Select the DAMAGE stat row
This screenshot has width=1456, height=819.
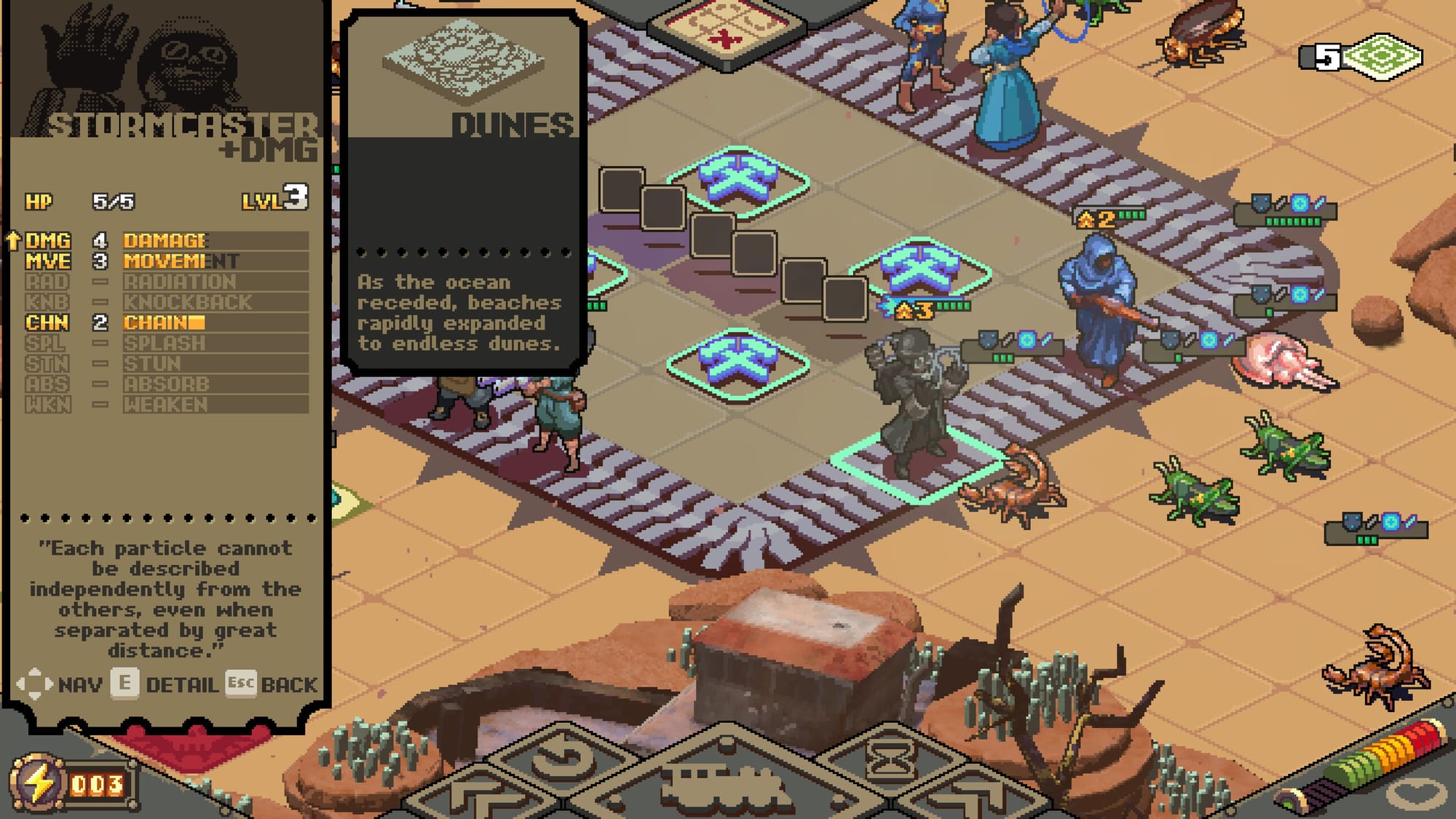(166, 241)
